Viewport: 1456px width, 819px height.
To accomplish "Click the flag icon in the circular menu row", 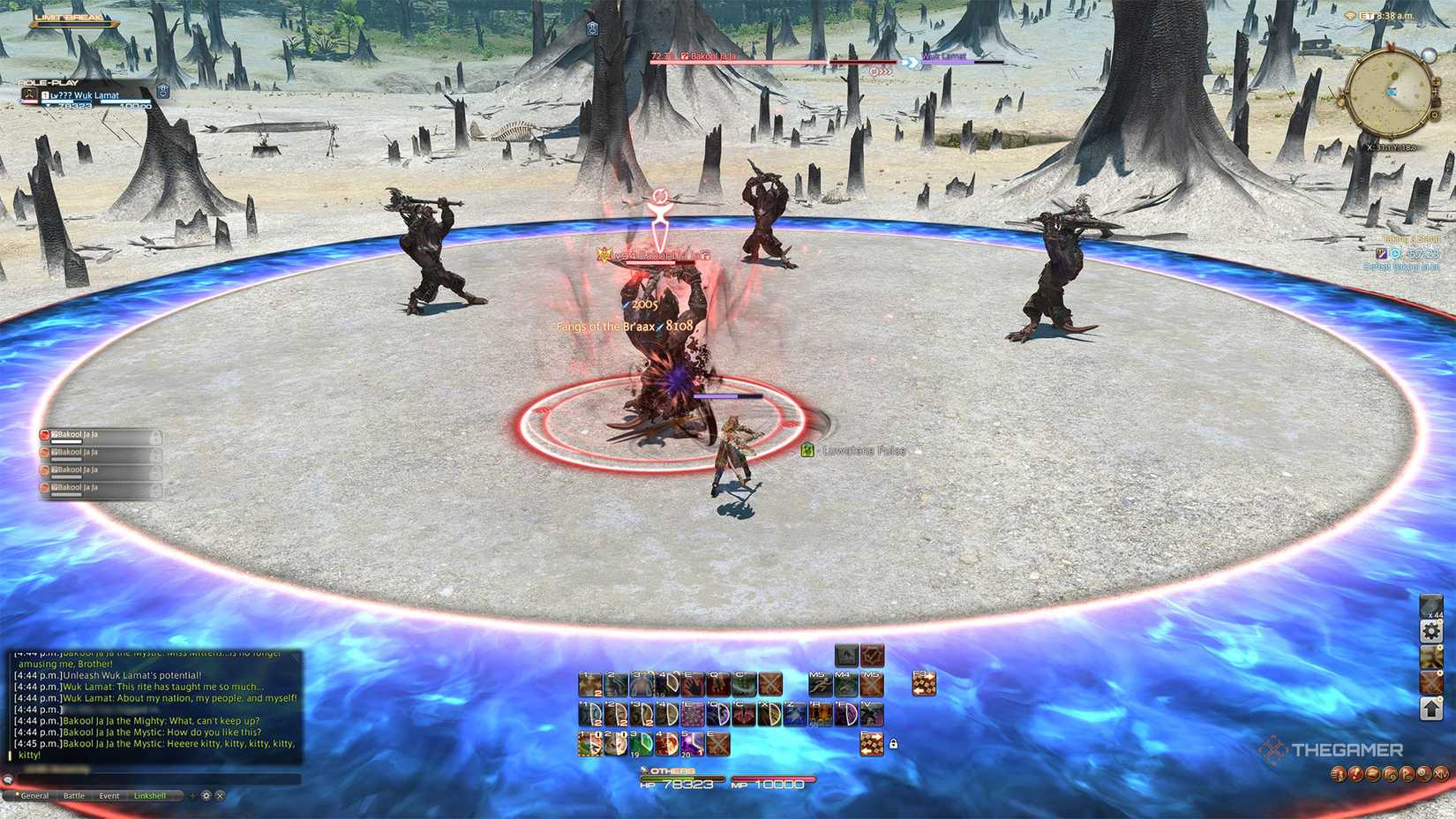I will [1407, 775].
